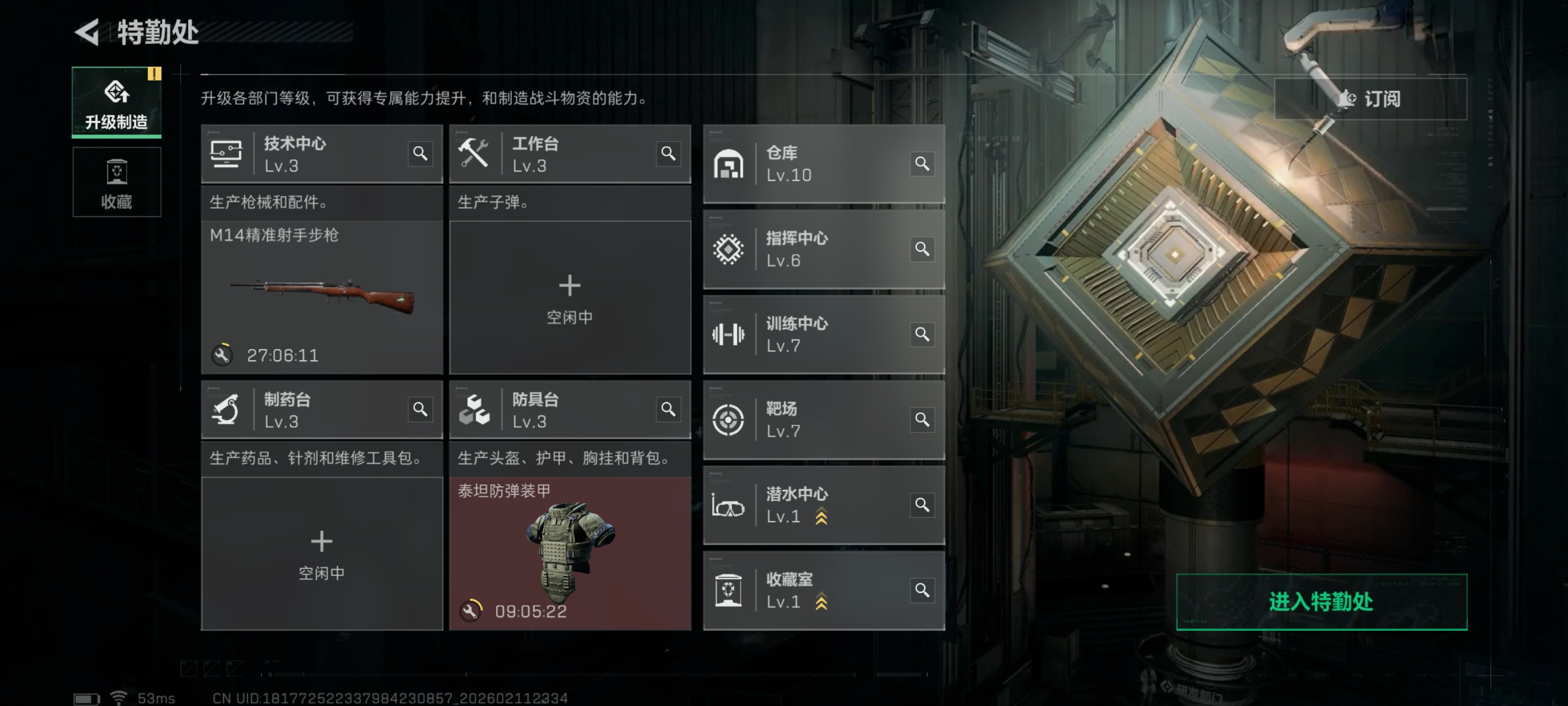
Task: Add a job to the idle 工作台 slot
Action: (569, 298)
